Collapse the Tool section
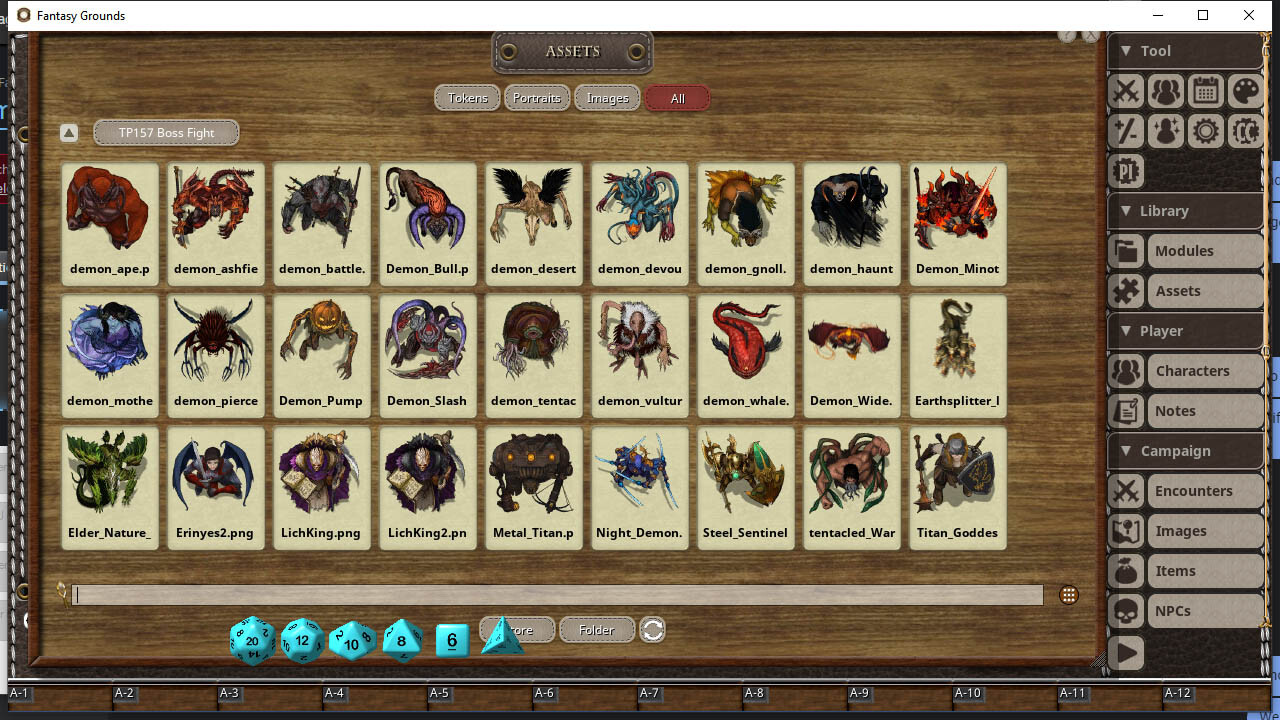This screenshot has width=1280, height=720. pos(1125,50)
